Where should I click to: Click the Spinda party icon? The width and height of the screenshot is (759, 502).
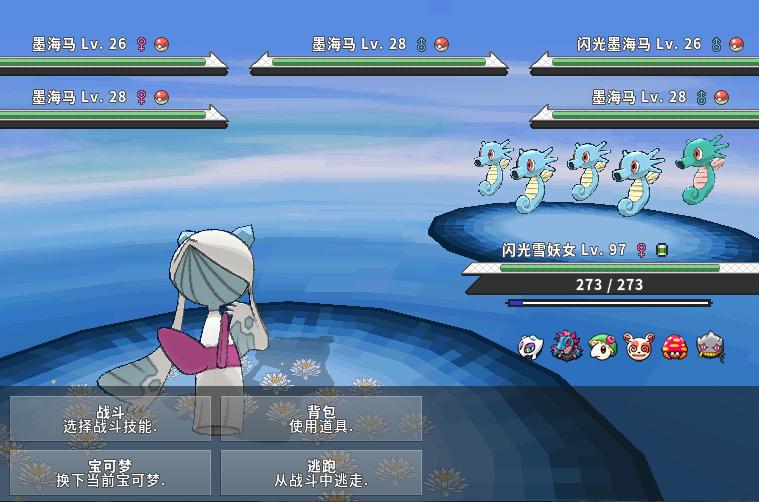[638, 347]
